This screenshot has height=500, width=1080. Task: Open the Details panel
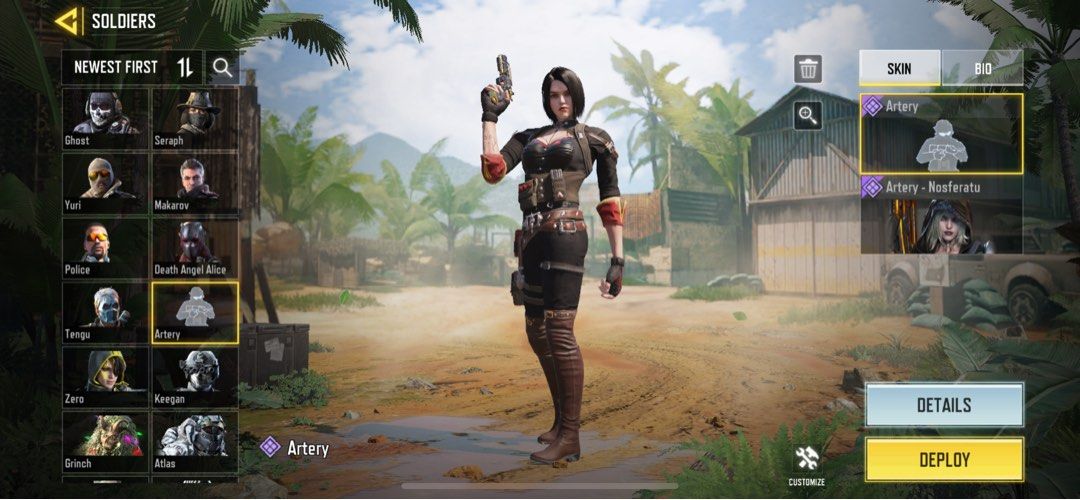coord(944,405)
